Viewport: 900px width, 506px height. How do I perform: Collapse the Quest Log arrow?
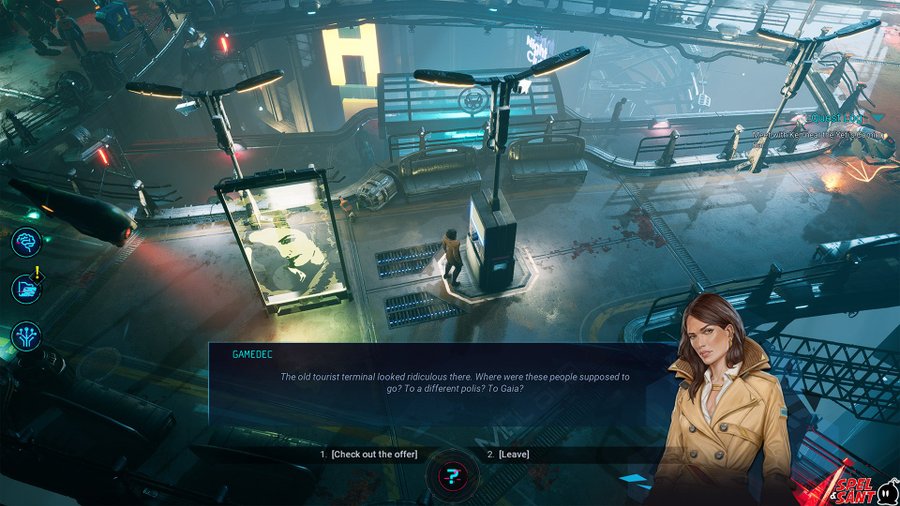[877, 117]
